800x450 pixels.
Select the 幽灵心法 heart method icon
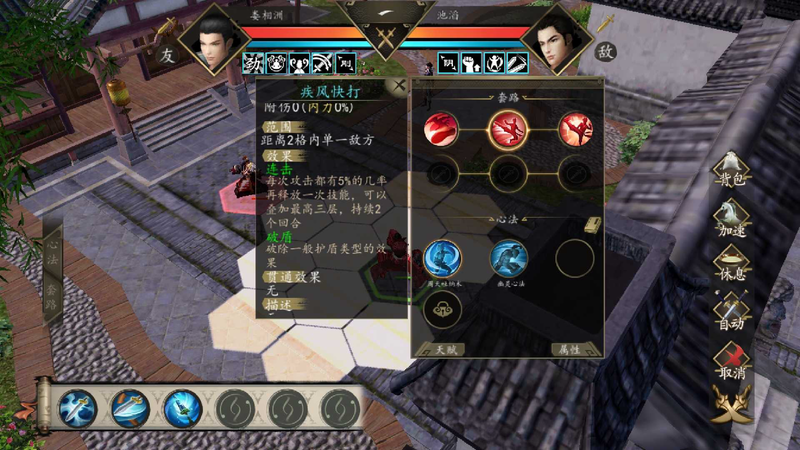click(x=508, y=258)
